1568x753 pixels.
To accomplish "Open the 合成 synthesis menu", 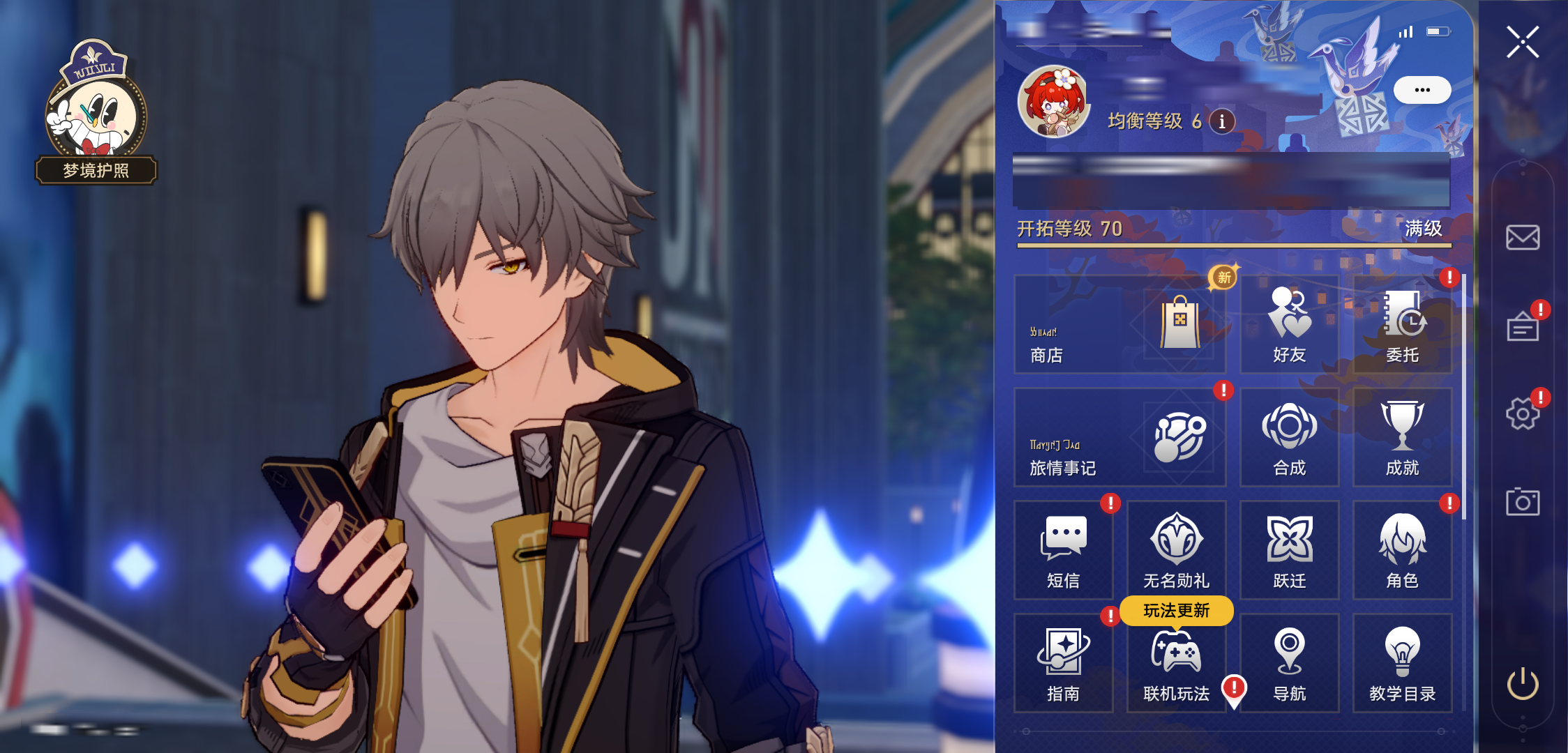I will (x=1289, y=437).
